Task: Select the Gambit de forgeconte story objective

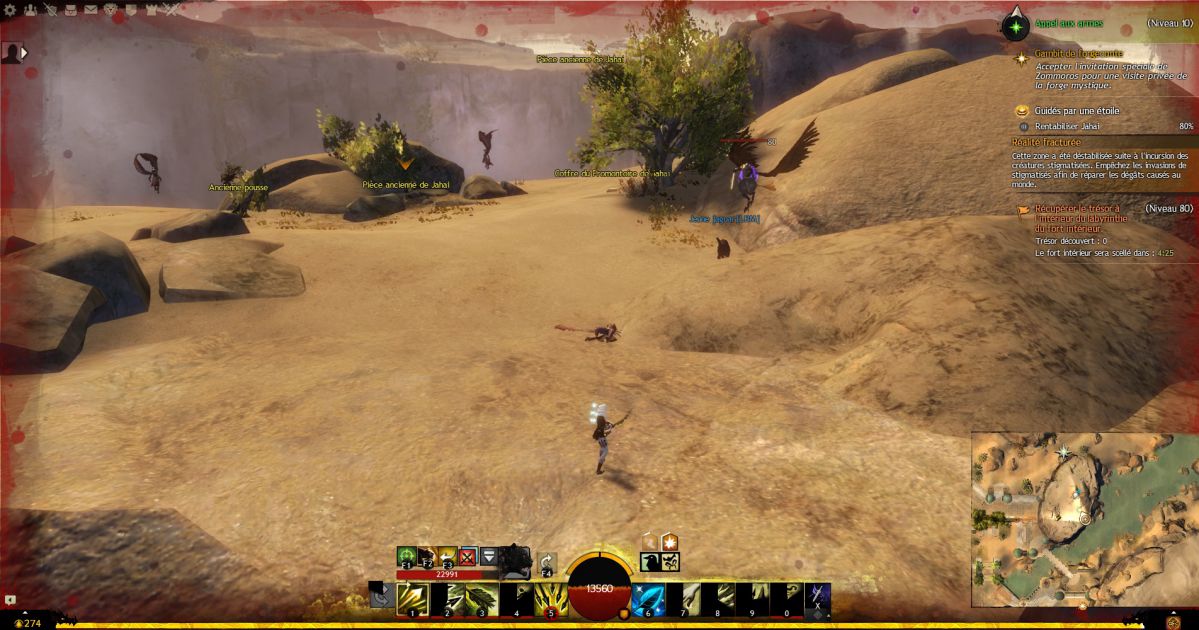Action: pos(1064,53)
